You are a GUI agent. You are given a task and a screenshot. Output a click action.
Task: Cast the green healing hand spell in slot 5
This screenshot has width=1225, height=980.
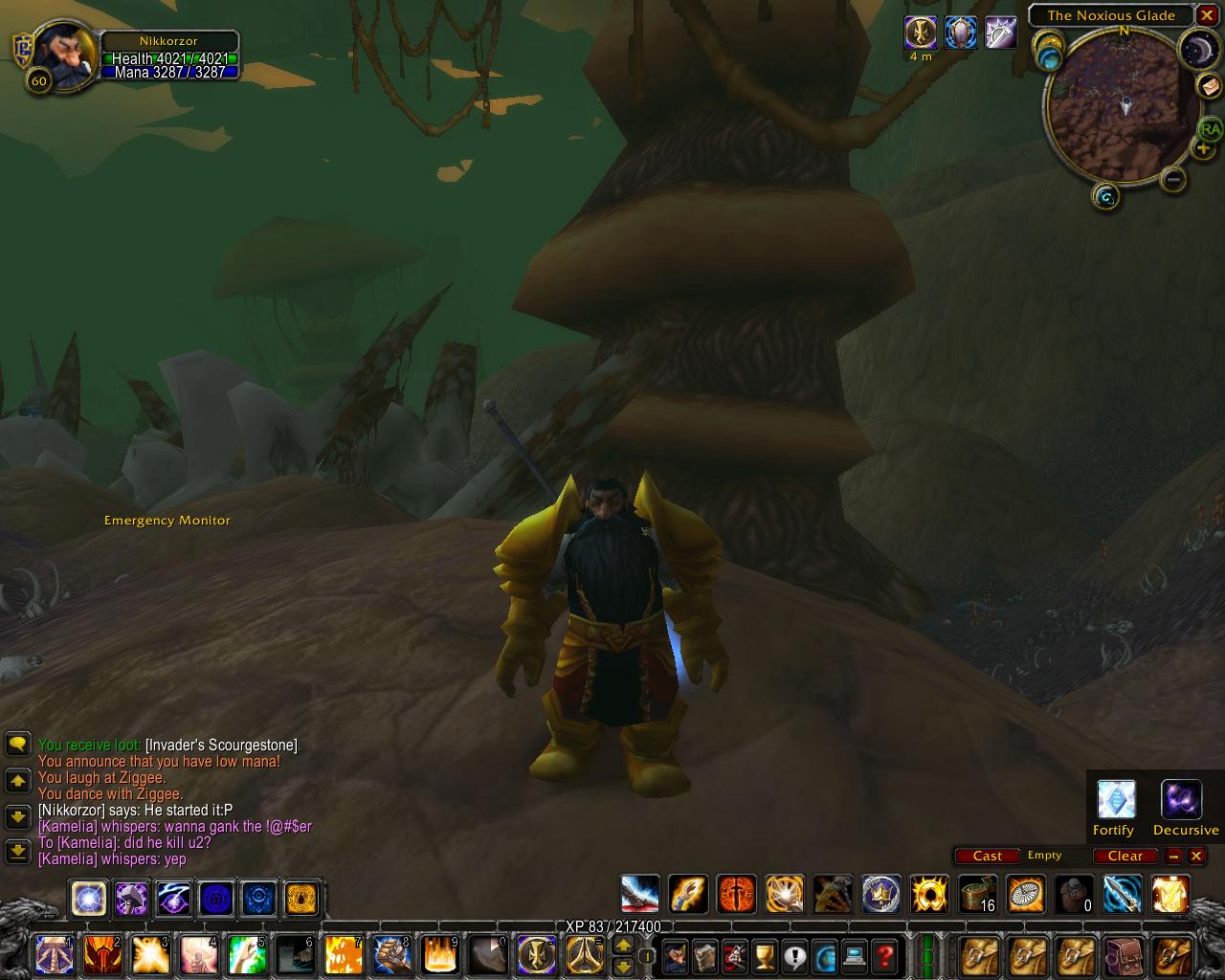247,955
